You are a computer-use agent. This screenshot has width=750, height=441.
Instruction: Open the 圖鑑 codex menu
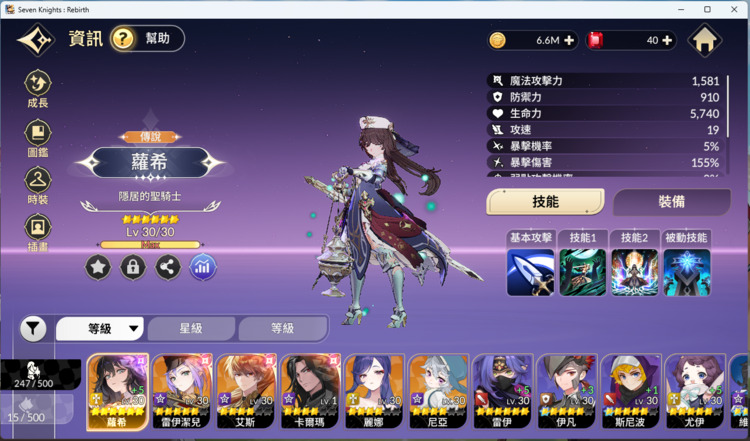(38, 137)
